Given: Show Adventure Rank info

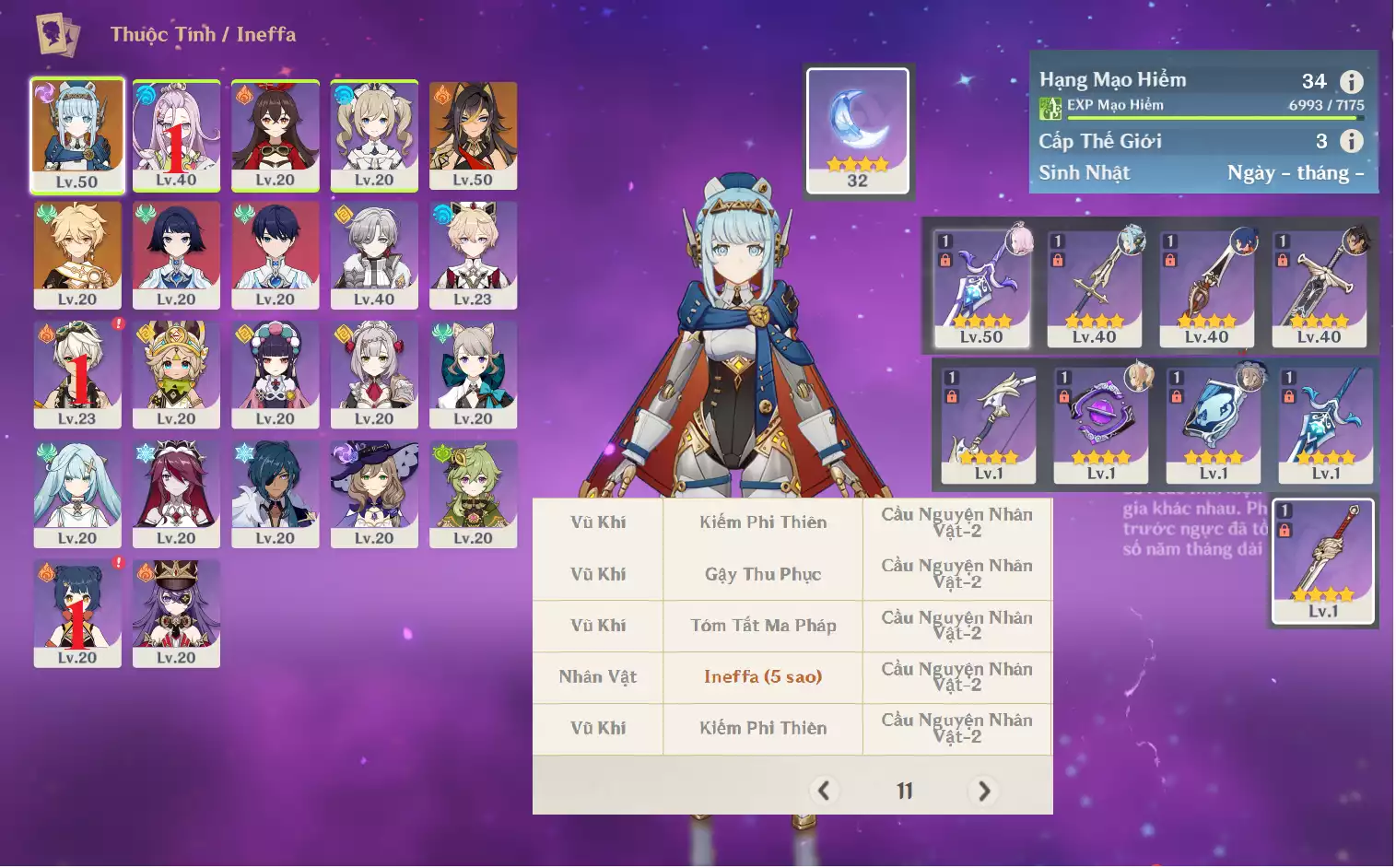Looking at the screenshot, I should pos(1351,82).
